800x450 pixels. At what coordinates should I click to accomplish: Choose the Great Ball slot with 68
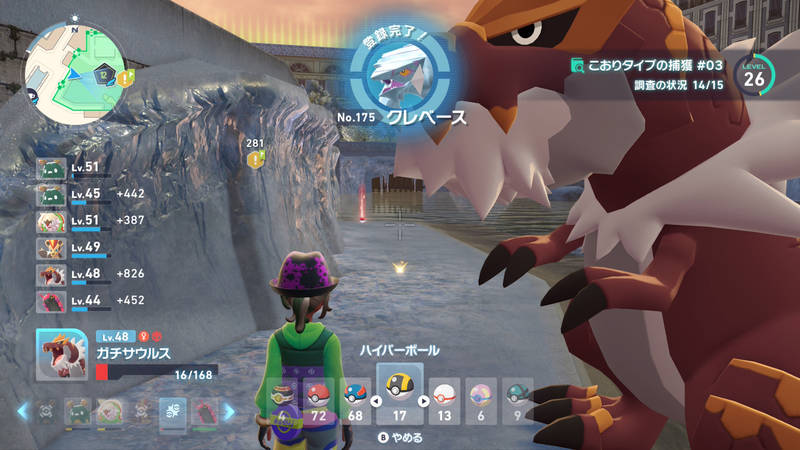point(355,397)
